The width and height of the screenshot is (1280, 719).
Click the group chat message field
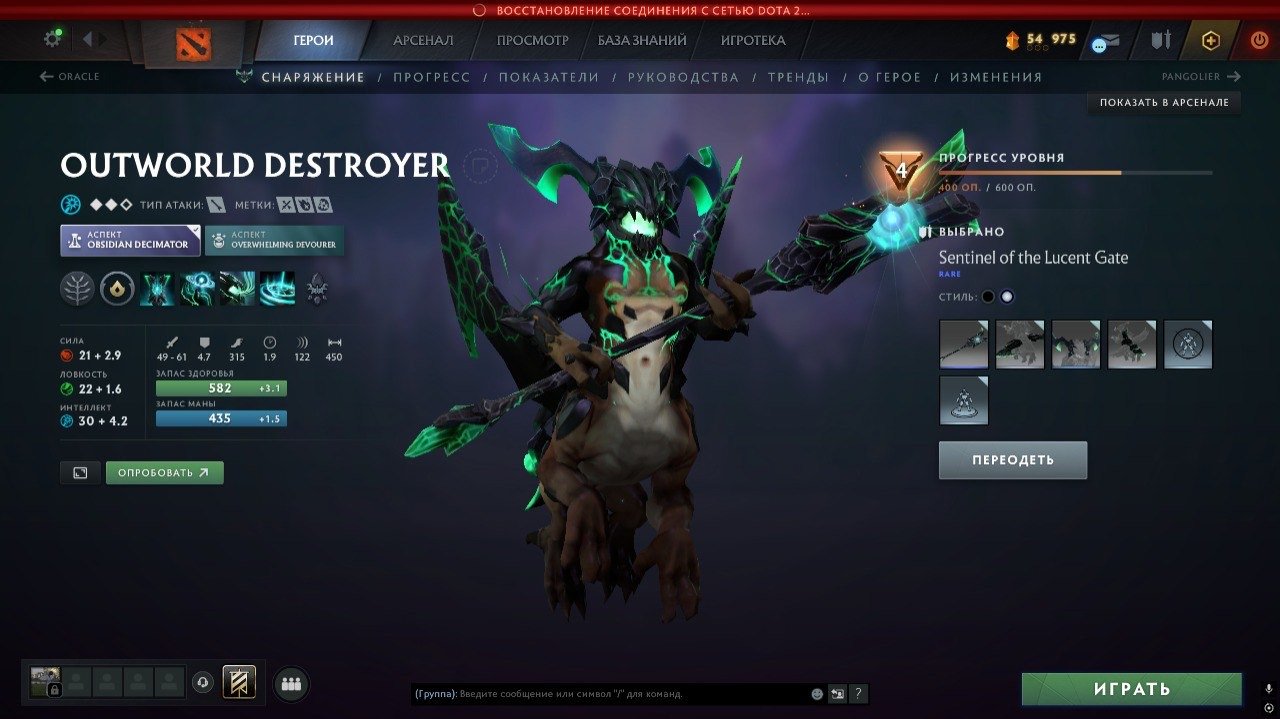[630, 693]
